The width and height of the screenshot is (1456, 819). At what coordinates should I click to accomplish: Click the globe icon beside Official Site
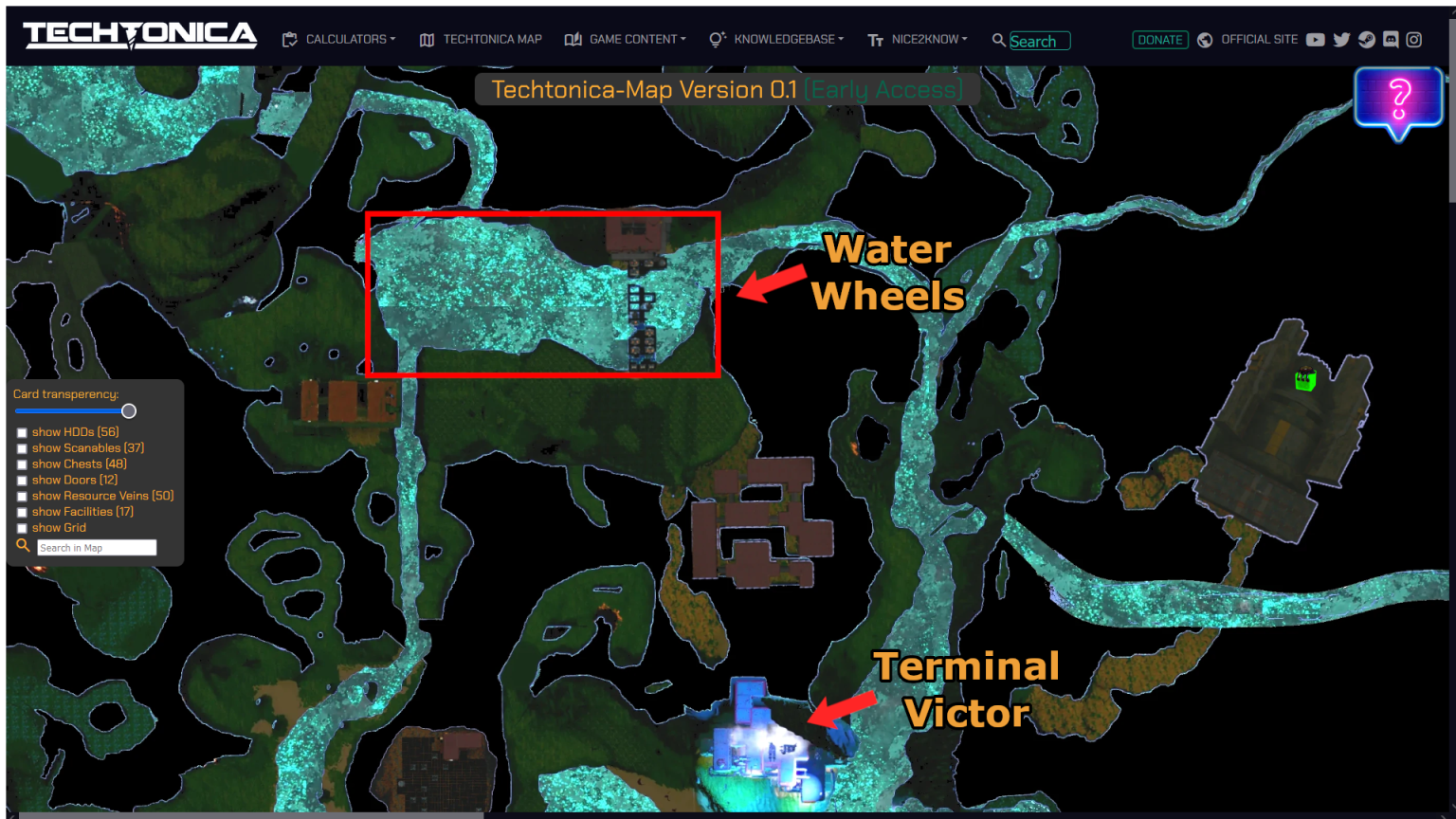(1205, 40)
